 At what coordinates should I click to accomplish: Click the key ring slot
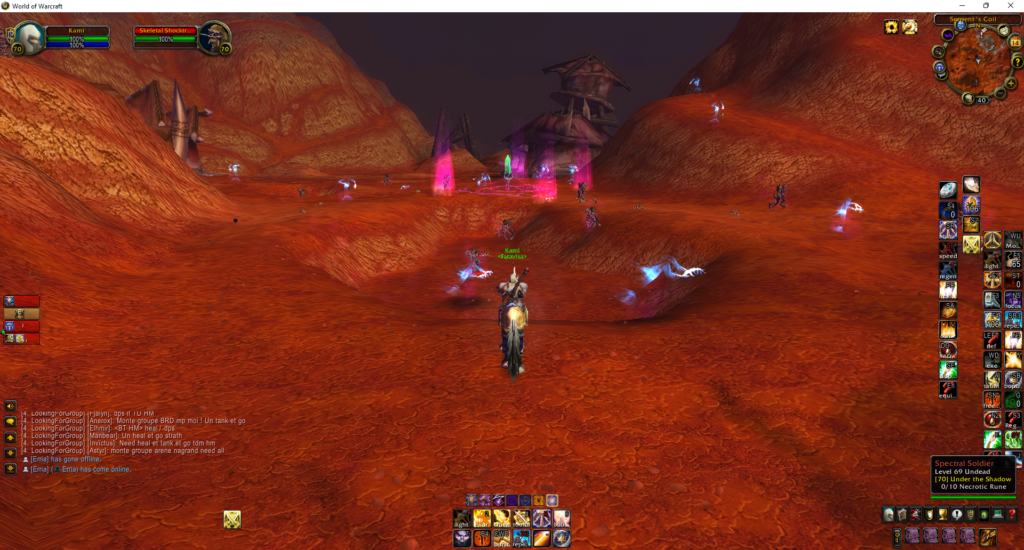(x=899, y=536)
